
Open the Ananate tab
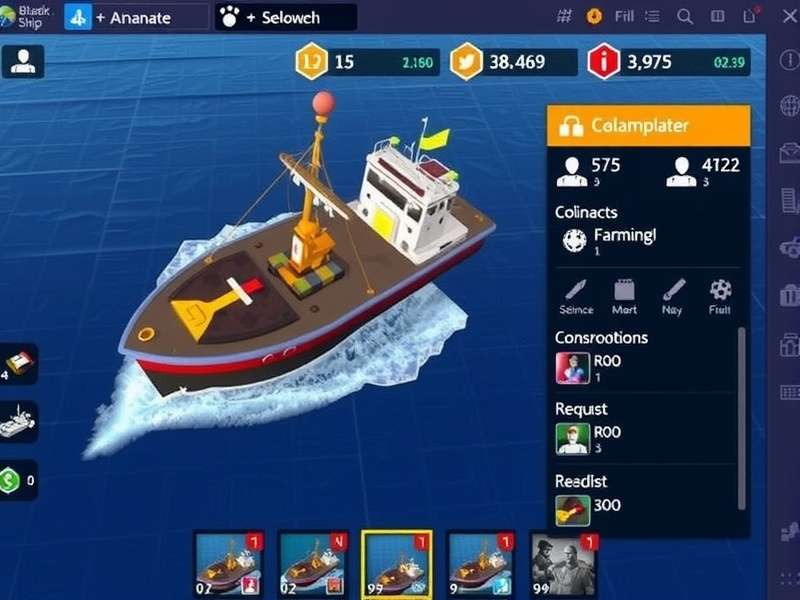(x=135, y=17)
